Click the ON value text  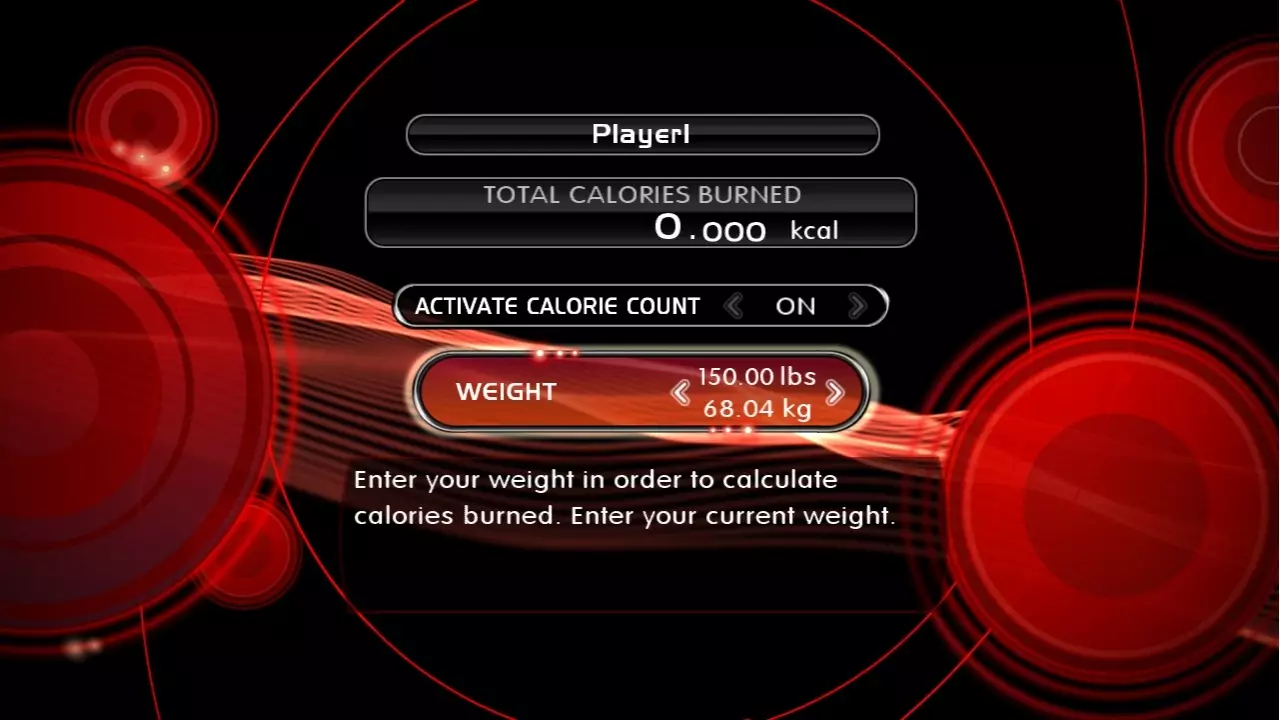coord(796,306)
